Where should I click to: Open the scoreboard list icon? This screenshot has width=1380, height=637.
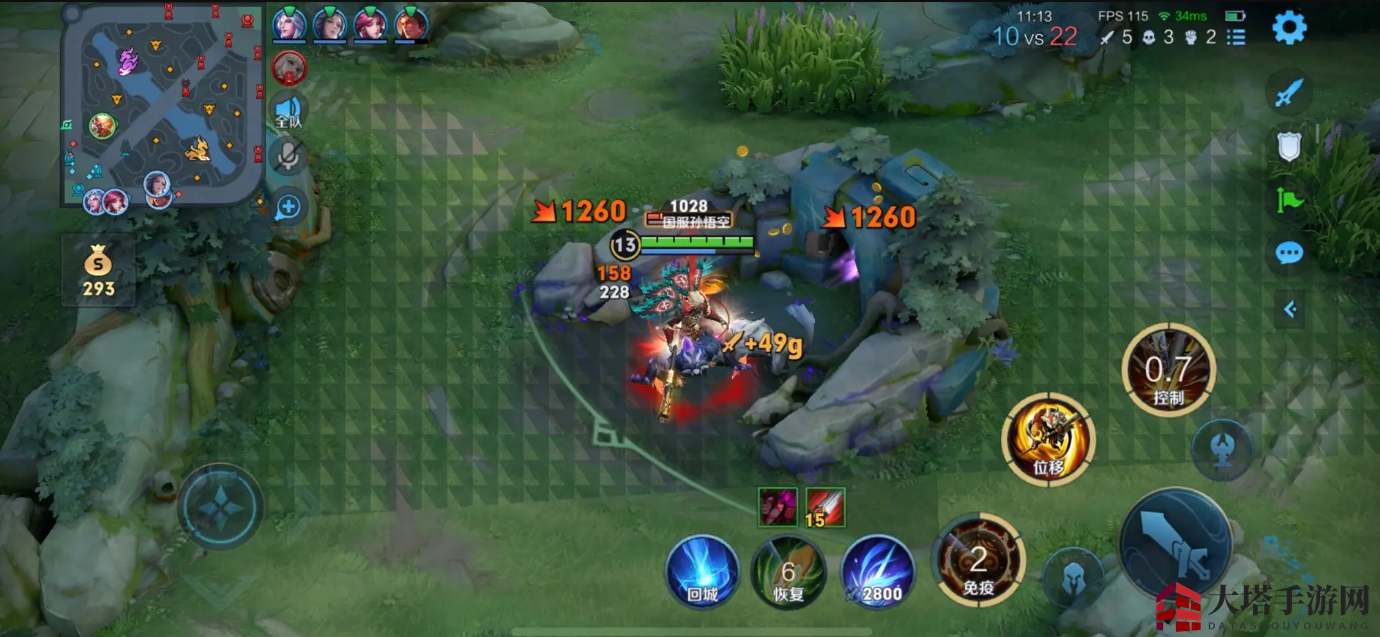(x=1236, y=37)
